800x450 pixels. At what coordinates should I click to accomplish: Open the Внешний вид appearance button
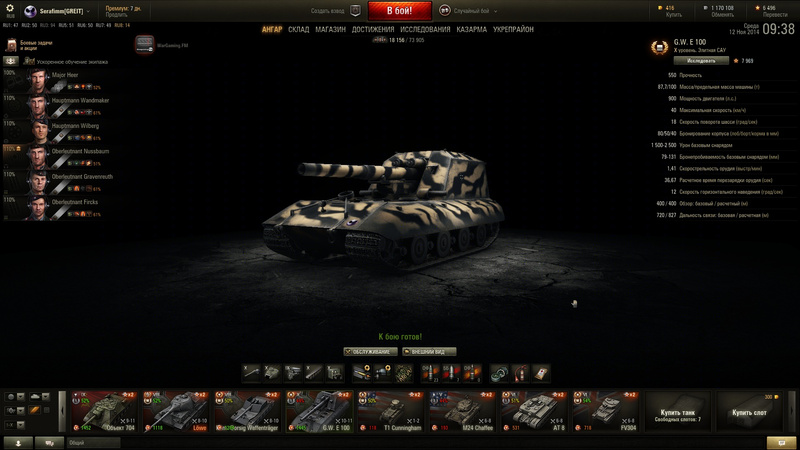pyautogui.click(x=429, y=352)
